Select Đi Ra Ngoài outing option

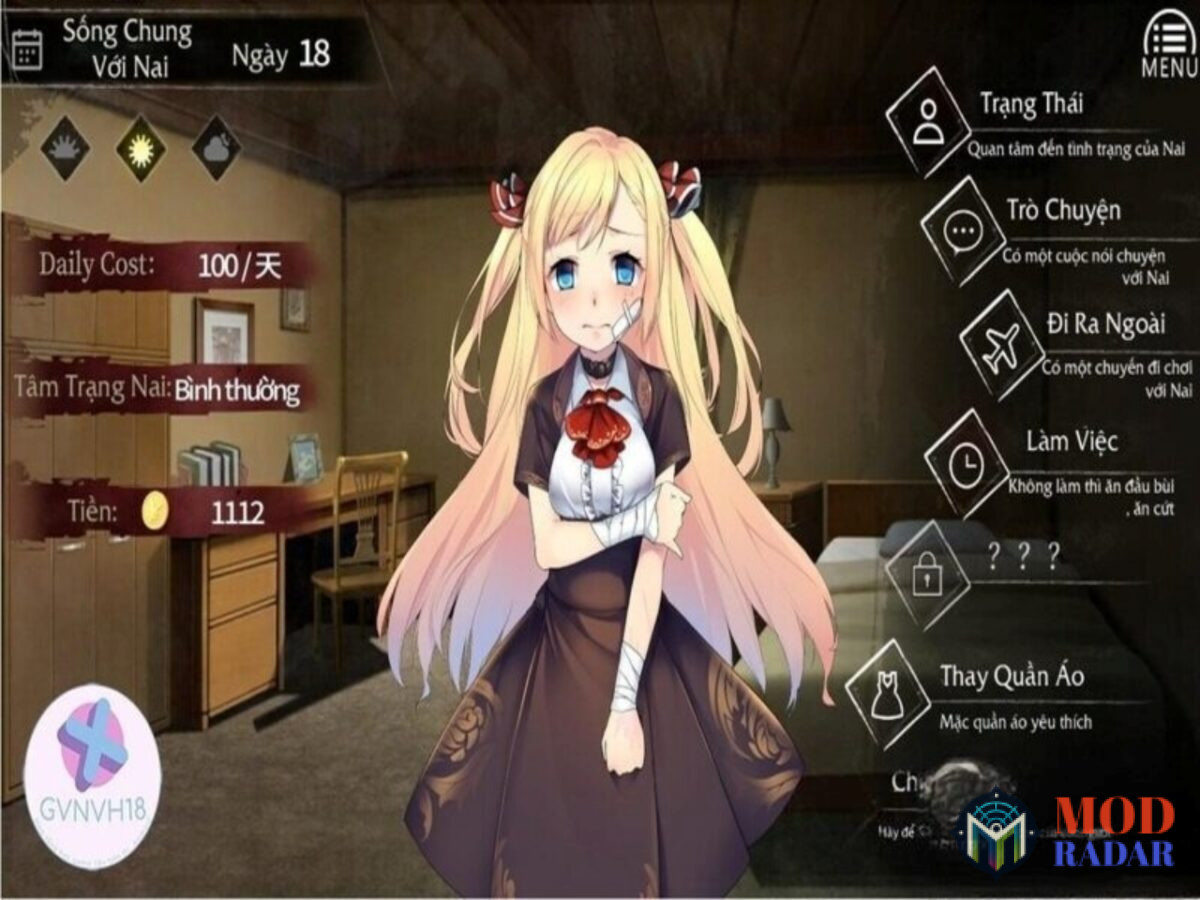pos(1001,345)
